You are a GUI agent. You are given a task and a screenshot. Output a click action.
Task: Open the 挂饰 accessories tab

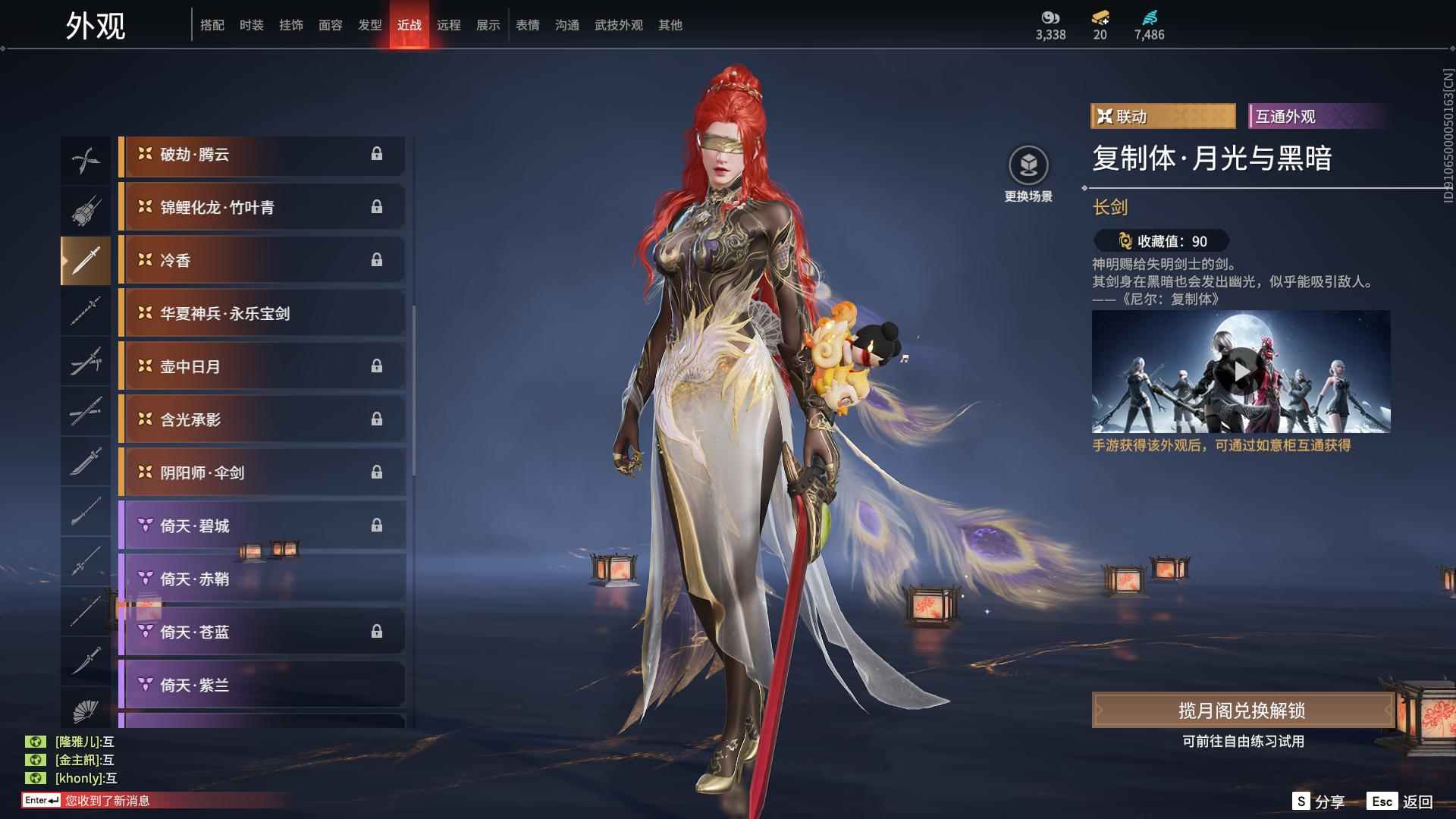[290, 25]
